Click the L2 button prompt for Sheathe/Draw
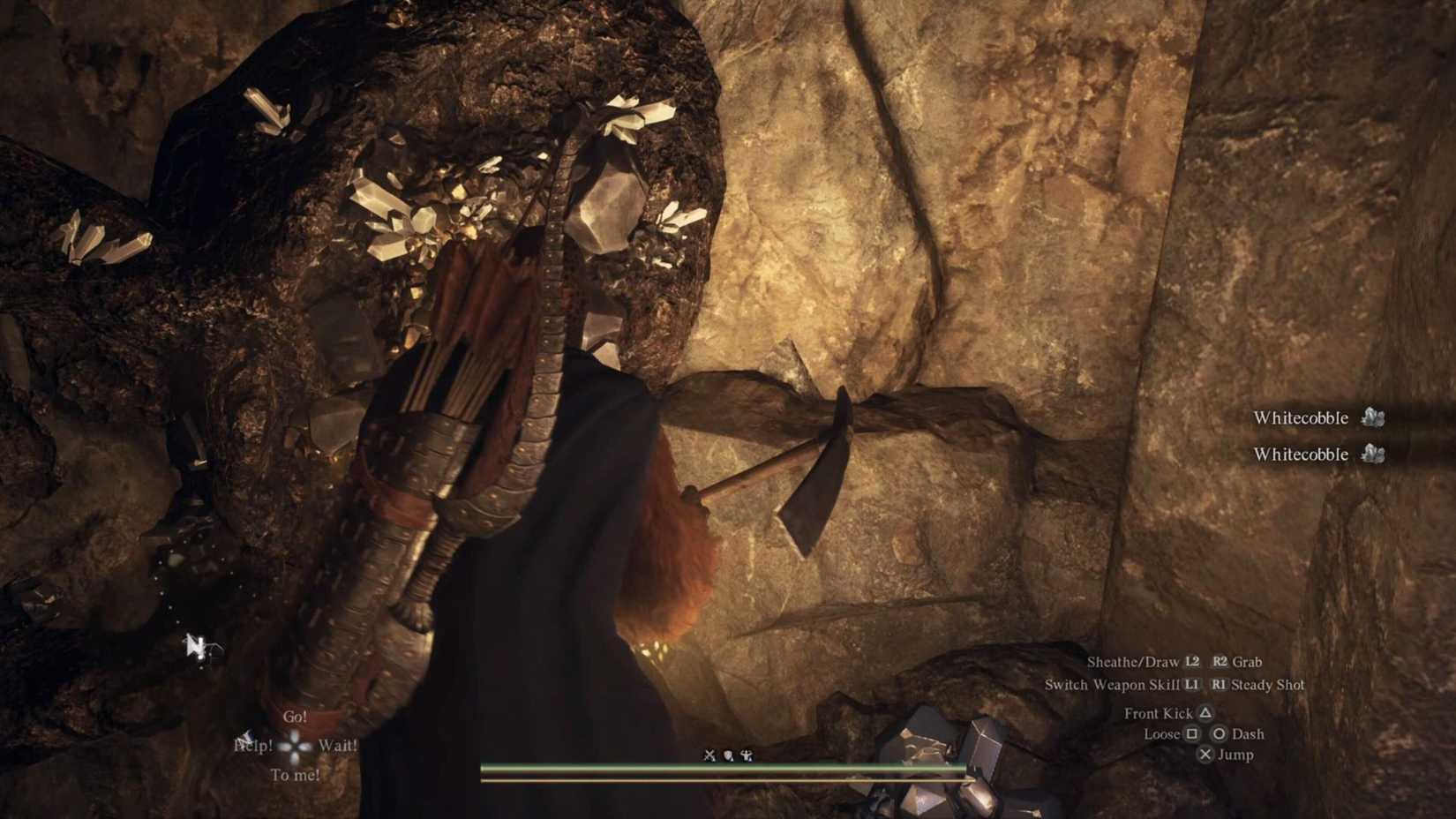1456x819 pixels. (1194, 662)
